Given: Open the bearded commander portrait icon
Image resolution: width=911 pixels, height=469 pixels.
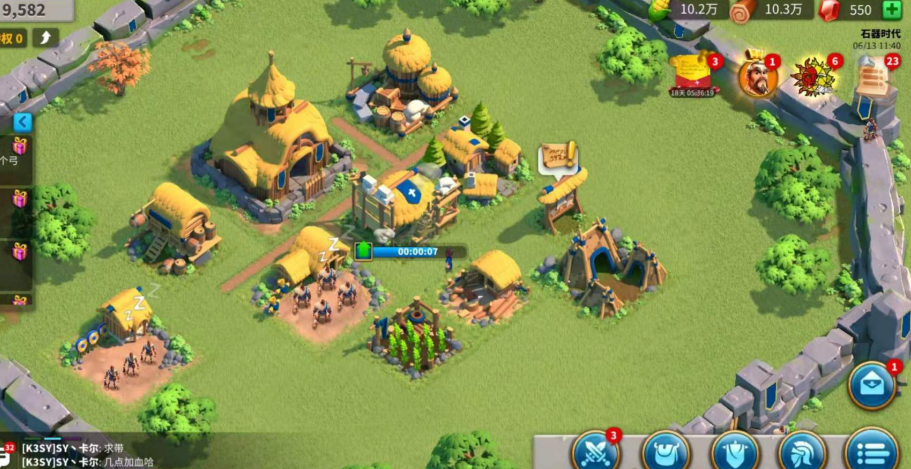Looking at the screenshot, I should tap(757, 76).
